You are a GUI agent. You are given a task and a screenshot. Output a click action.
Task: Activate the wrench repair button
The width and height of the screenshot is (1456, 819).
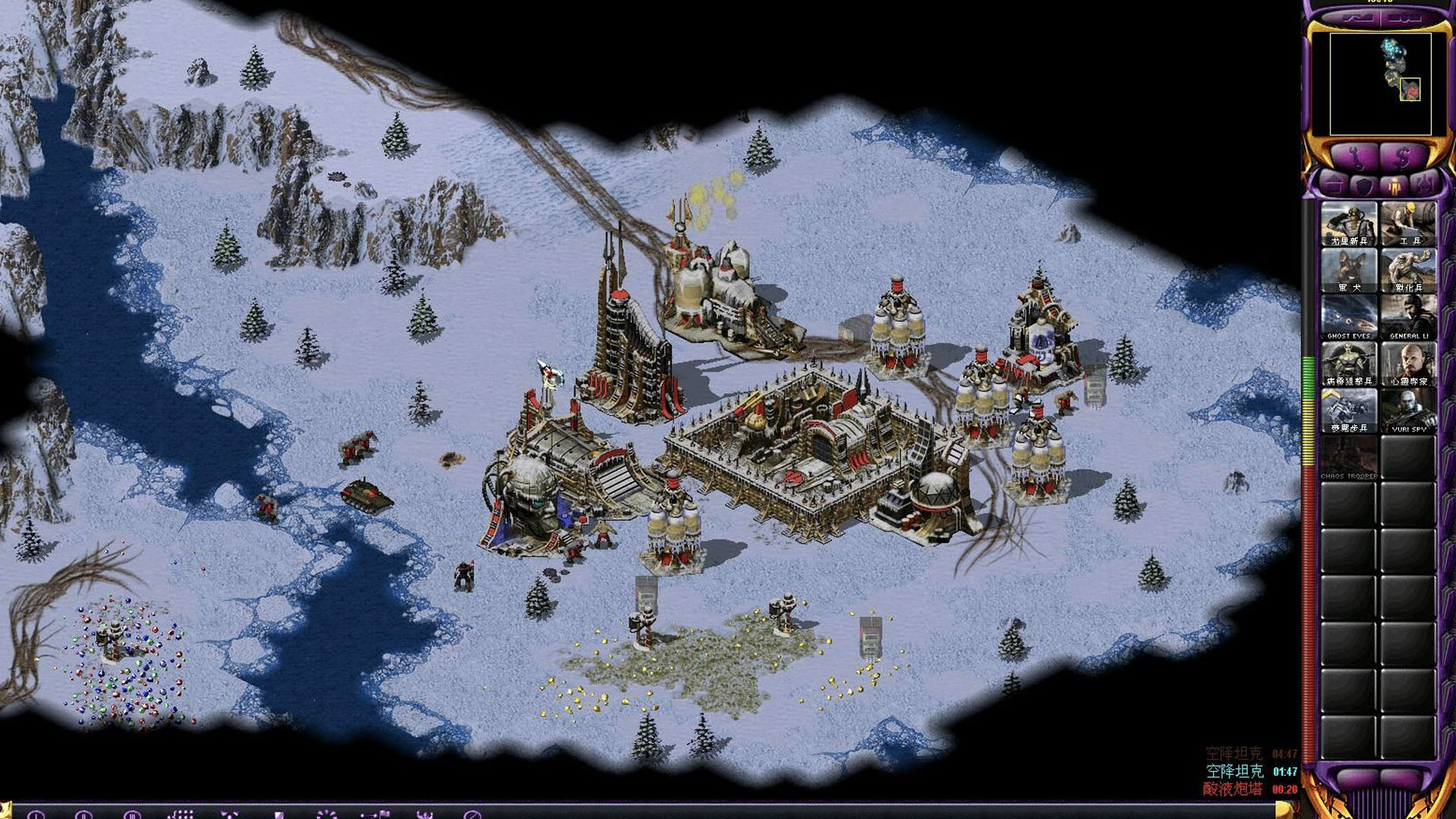tap(1355, 157)
